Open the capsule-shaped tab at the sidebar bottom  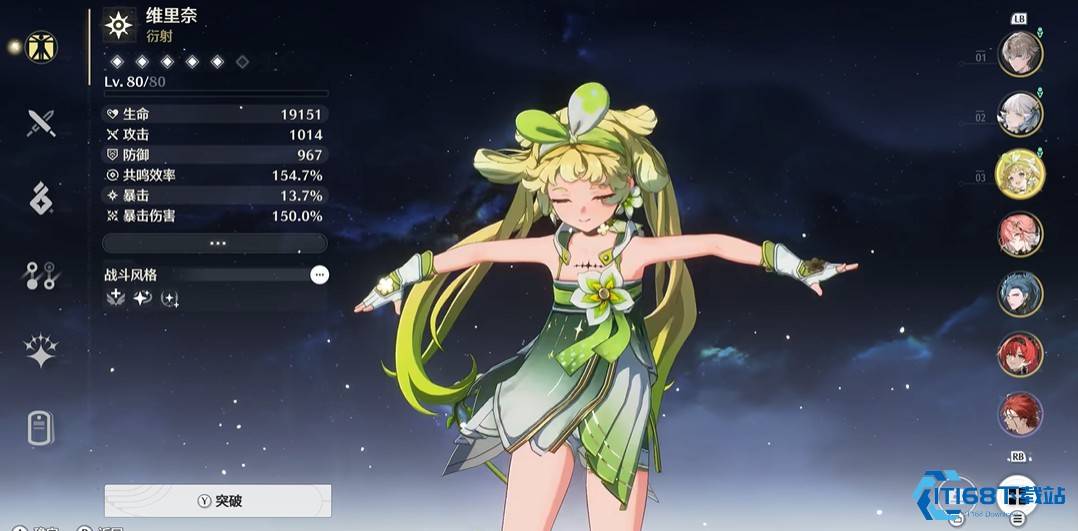coord(41,428)
